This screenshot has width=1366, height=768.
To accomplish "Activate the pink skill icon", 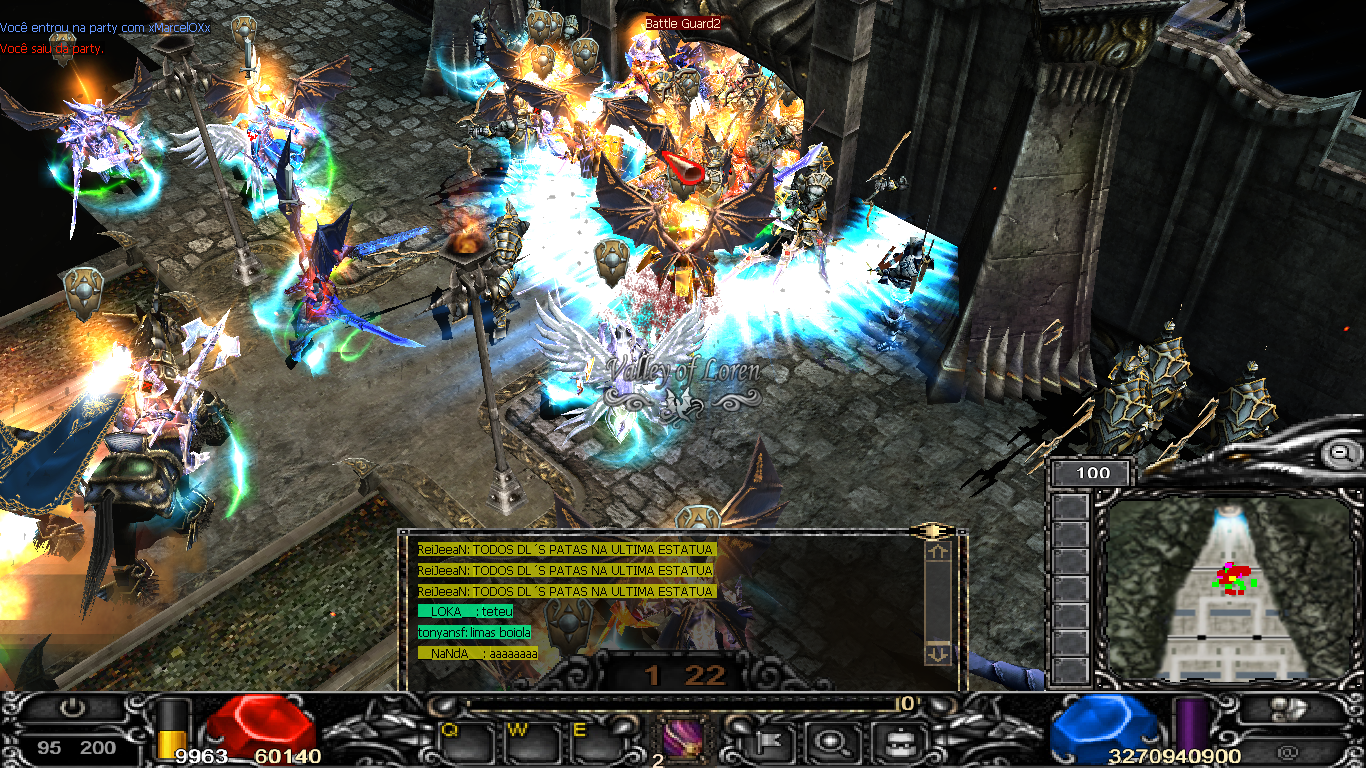I will tap(684, 740).
